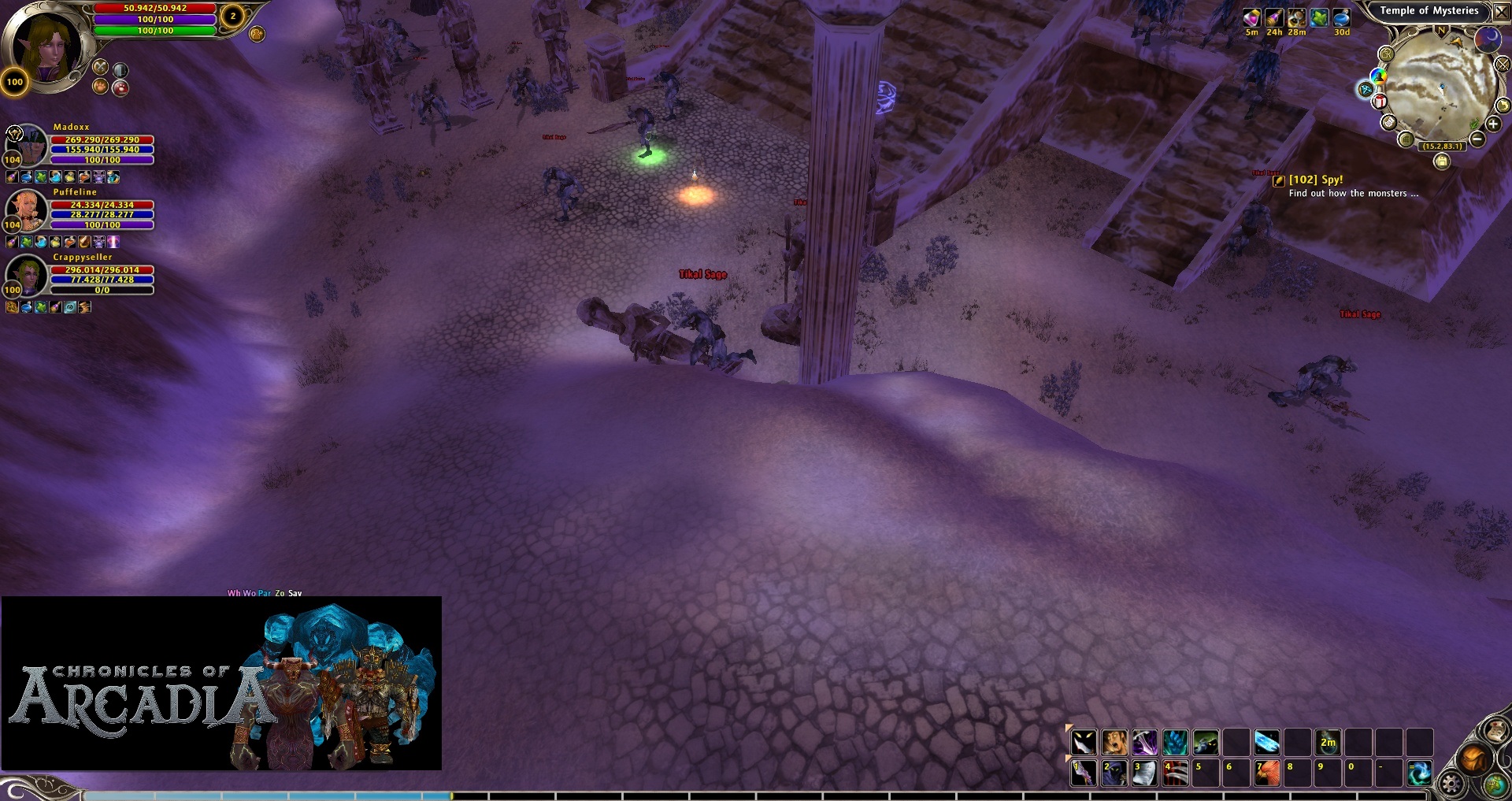The image size is (1512, 801).
Task: Use the ice shard skill on the upper bar
Action: point(1266,742)
